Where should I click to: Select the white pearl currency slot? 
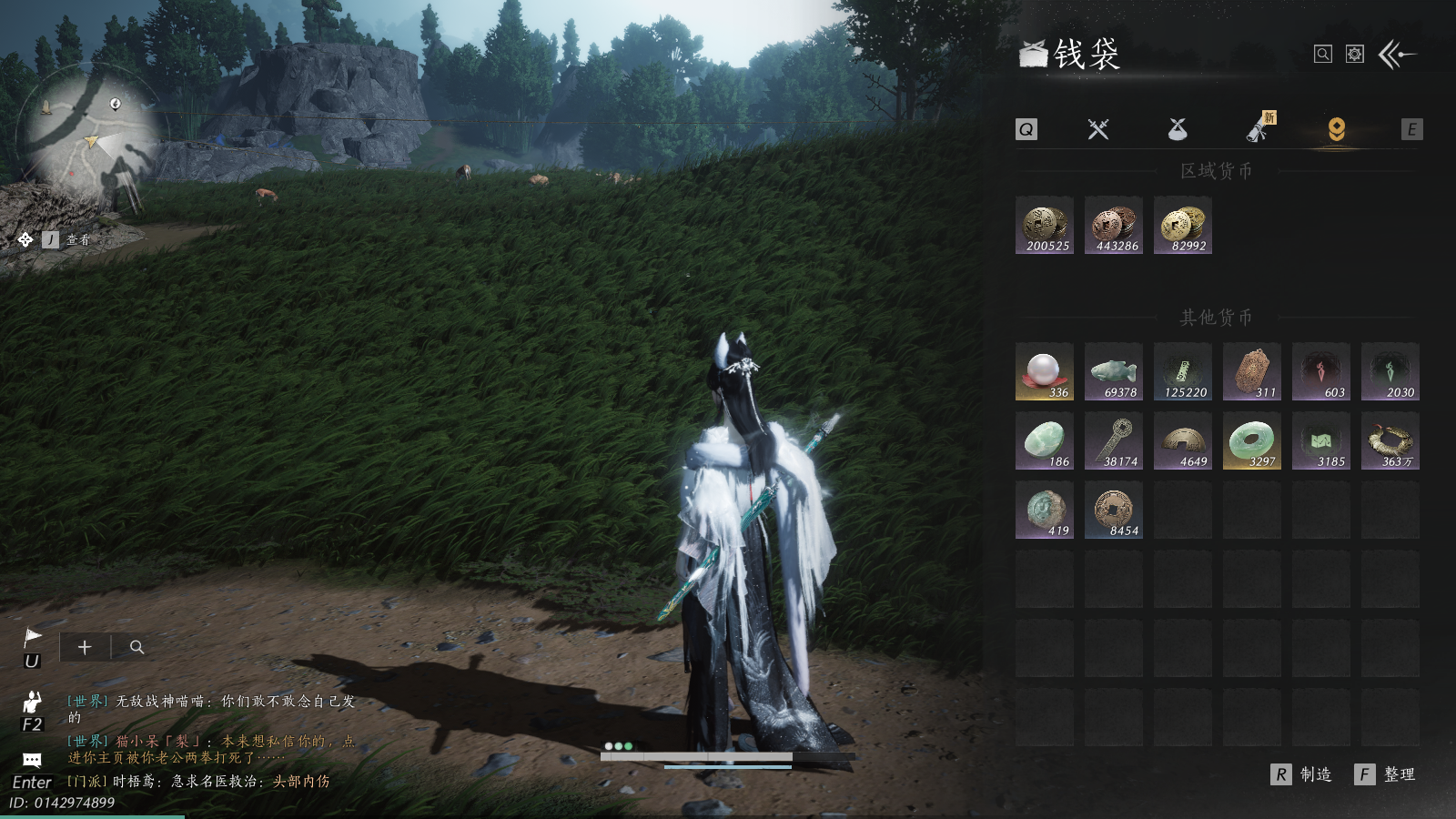coord(1045,371)
